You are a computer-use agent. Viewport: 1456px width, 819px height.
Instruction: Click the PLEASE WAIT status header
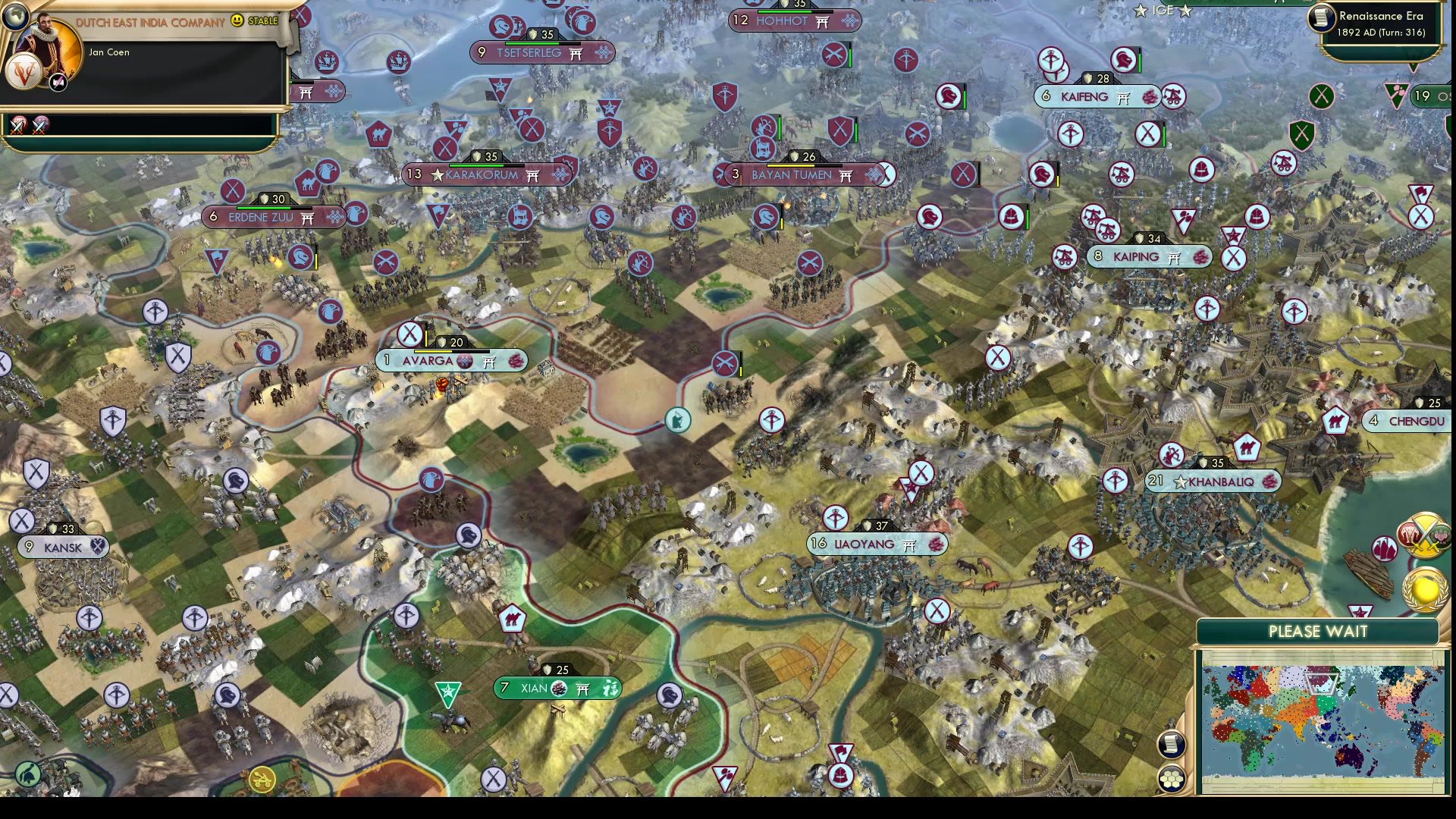(1317, 631)
